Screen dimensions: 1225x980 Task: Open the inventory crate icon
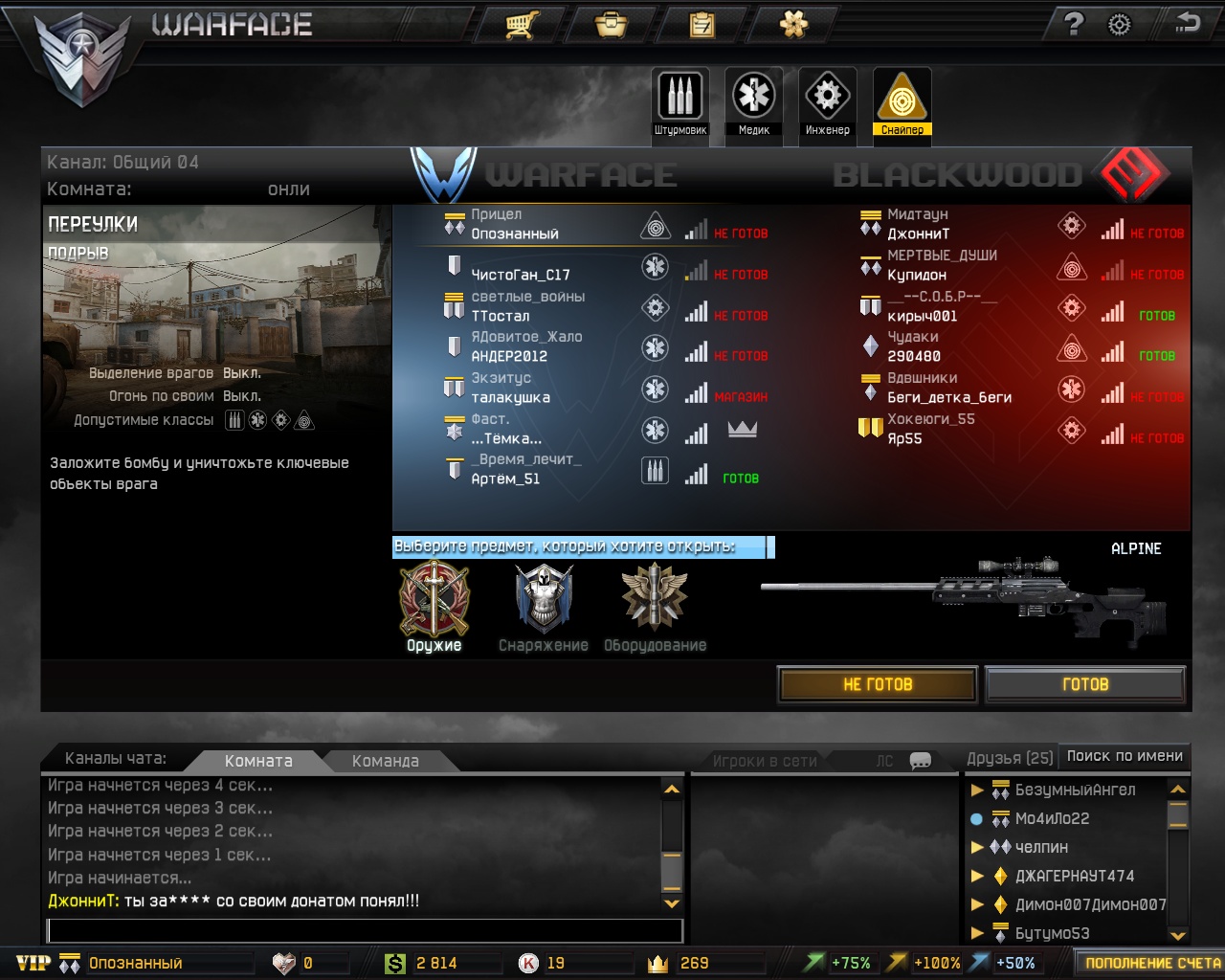point(611,24)
